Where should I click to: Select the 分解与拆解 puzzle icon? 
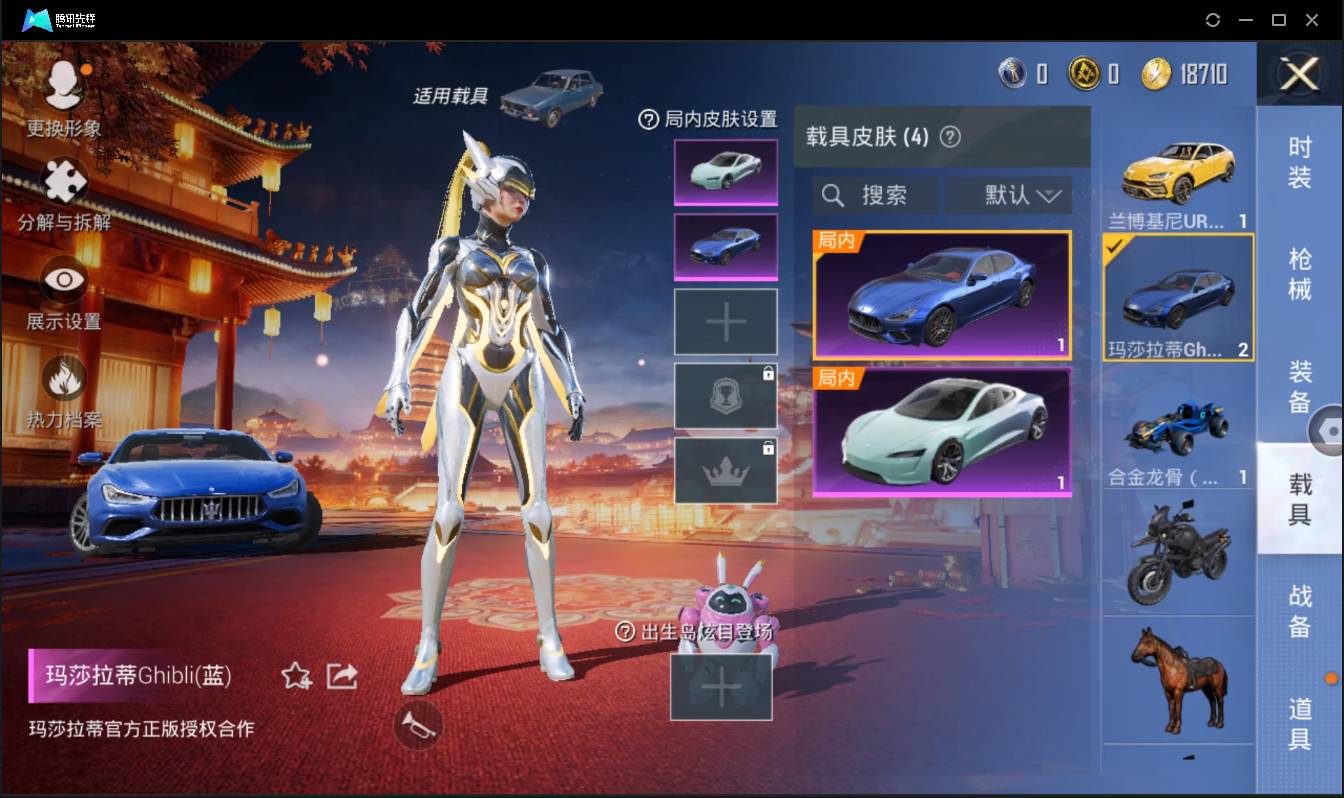pyautogui.click(x=62, y=180)
